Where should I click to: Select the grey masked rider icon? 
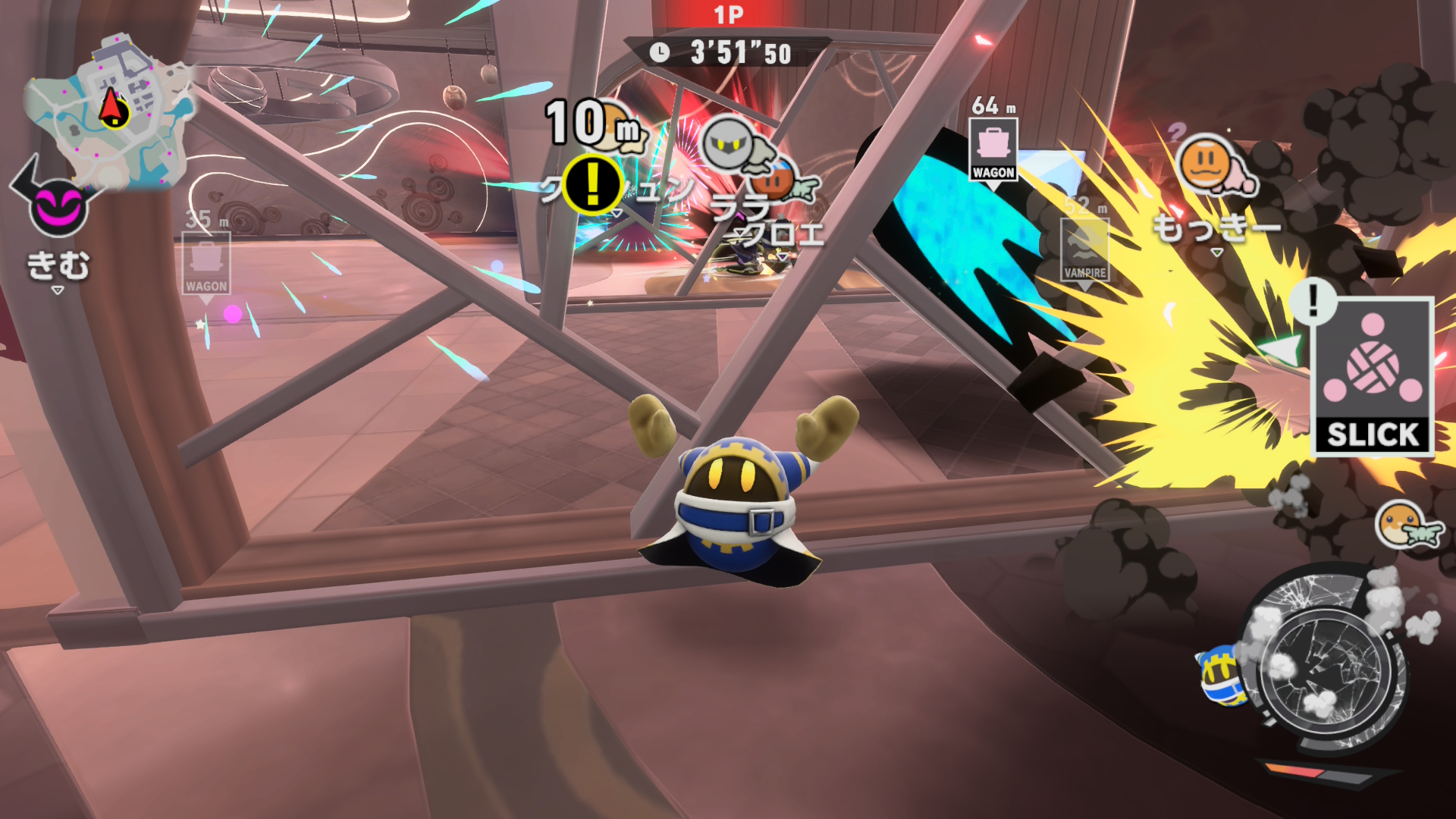(730, 144)
